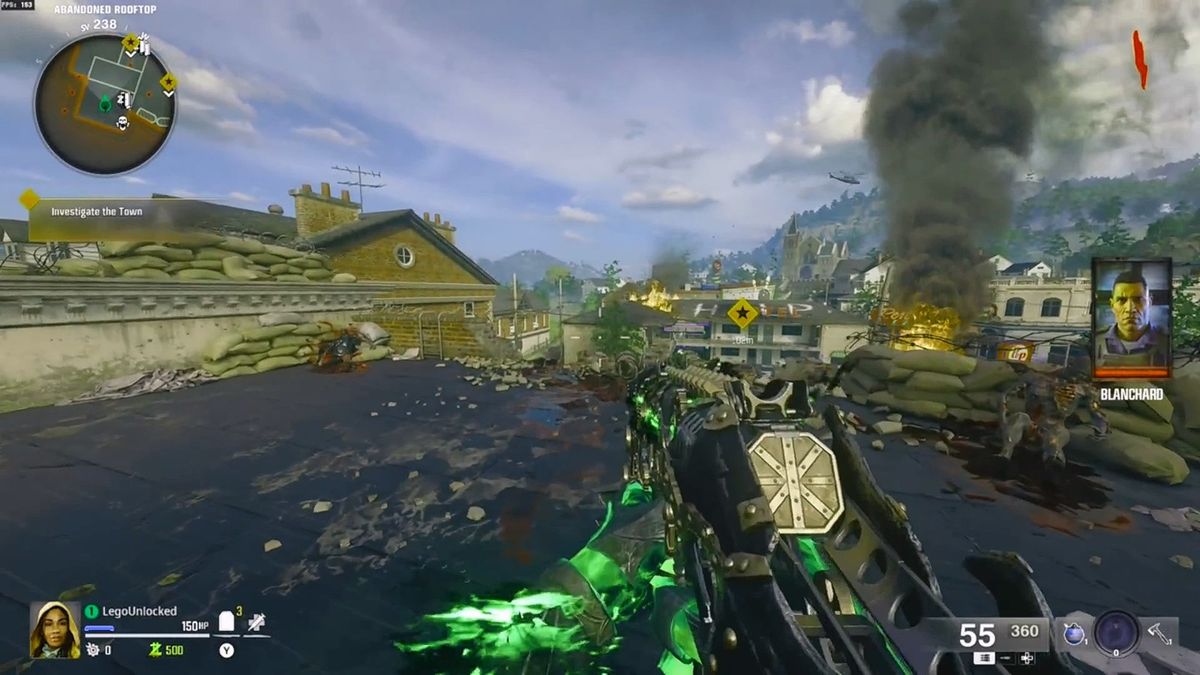
Task: Click the green player arrow on the minimap
Action: 105,101
